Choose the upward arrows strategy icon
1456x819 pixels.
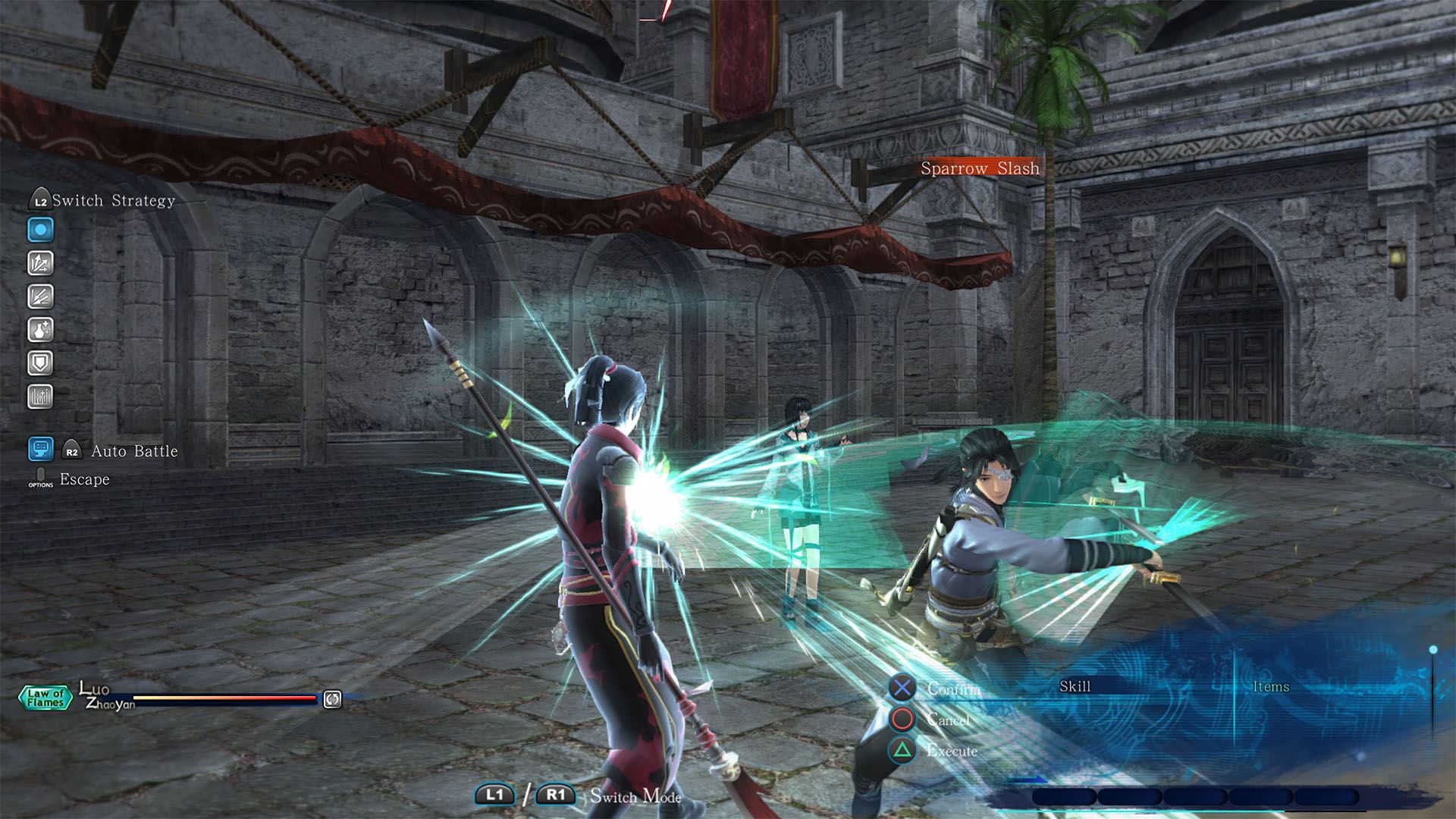tap(41, 263)
